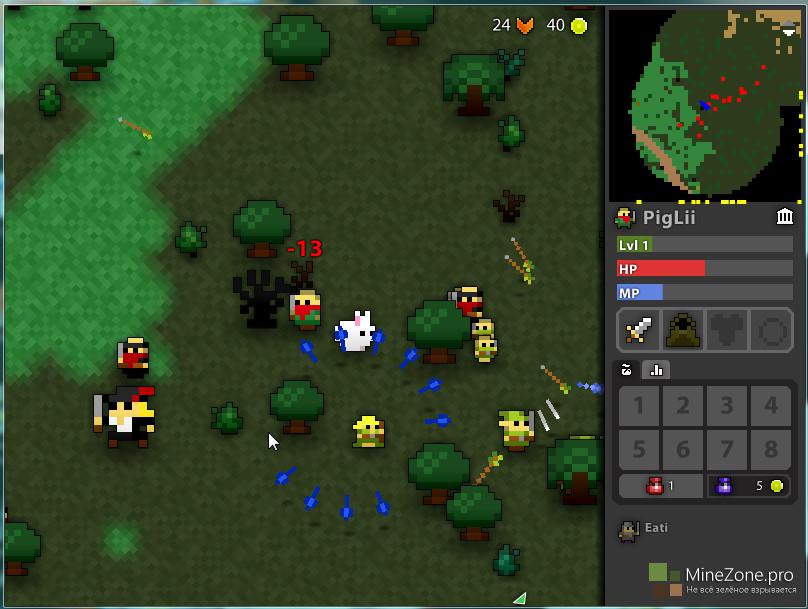Click the Nexus building icon beside PigLii
The height and width of the screenshot is (609, 808).
(785, 217)
